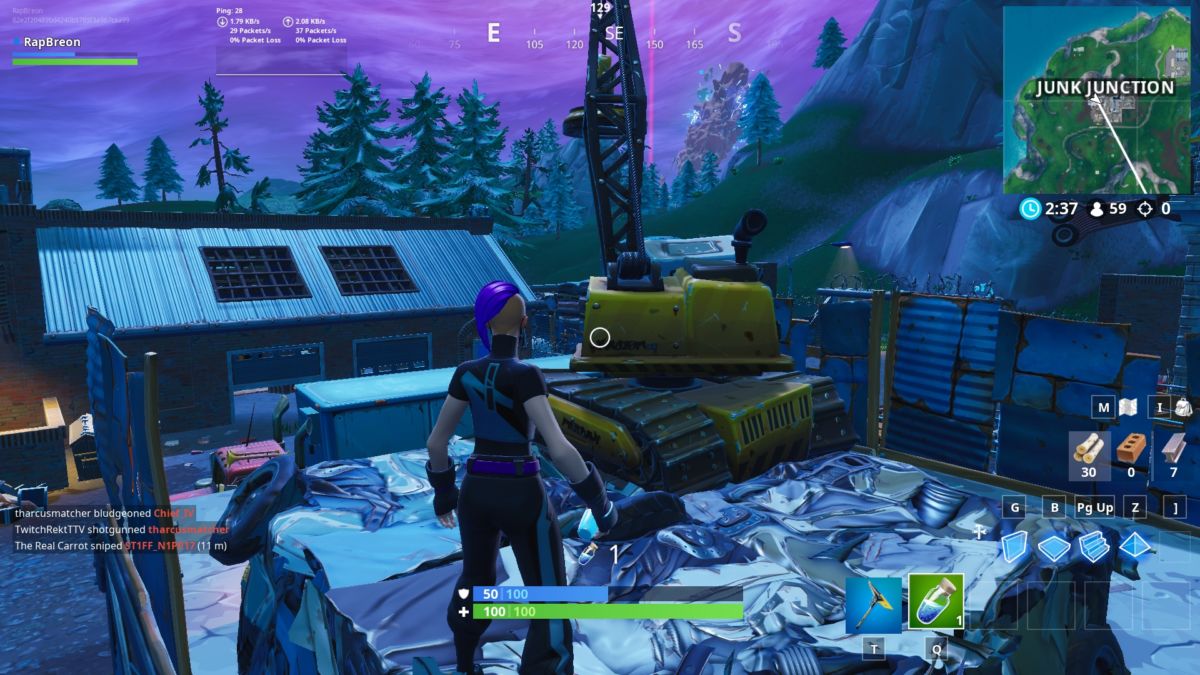
Task: Open the backpack inventory icon
Action: (1182, 408)
